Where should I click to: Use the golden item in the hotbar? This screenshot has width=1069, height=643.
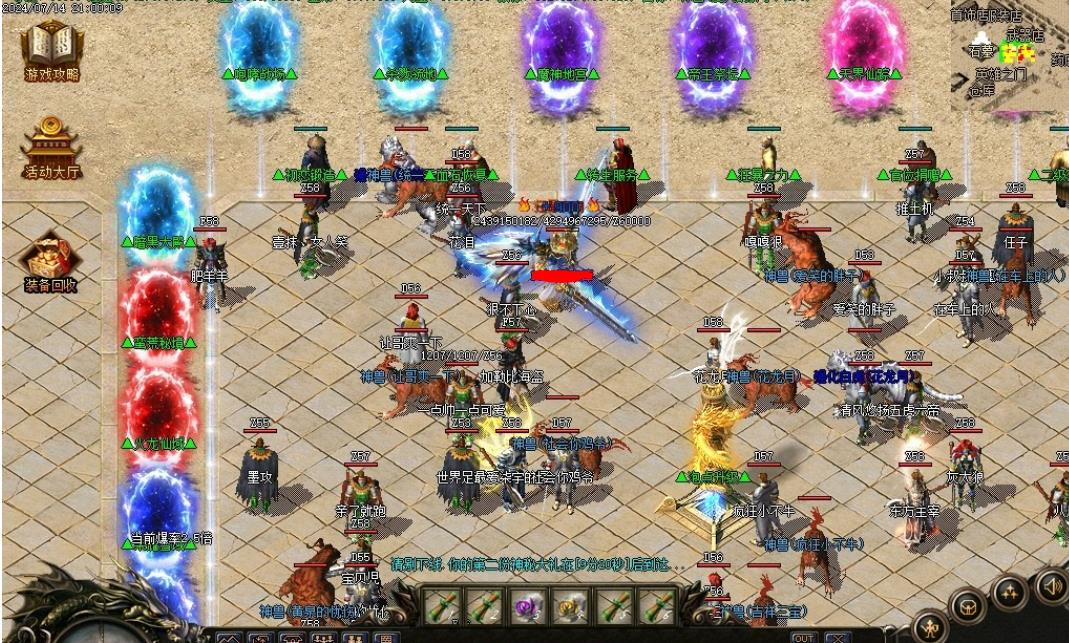click(x=571, y=605)
